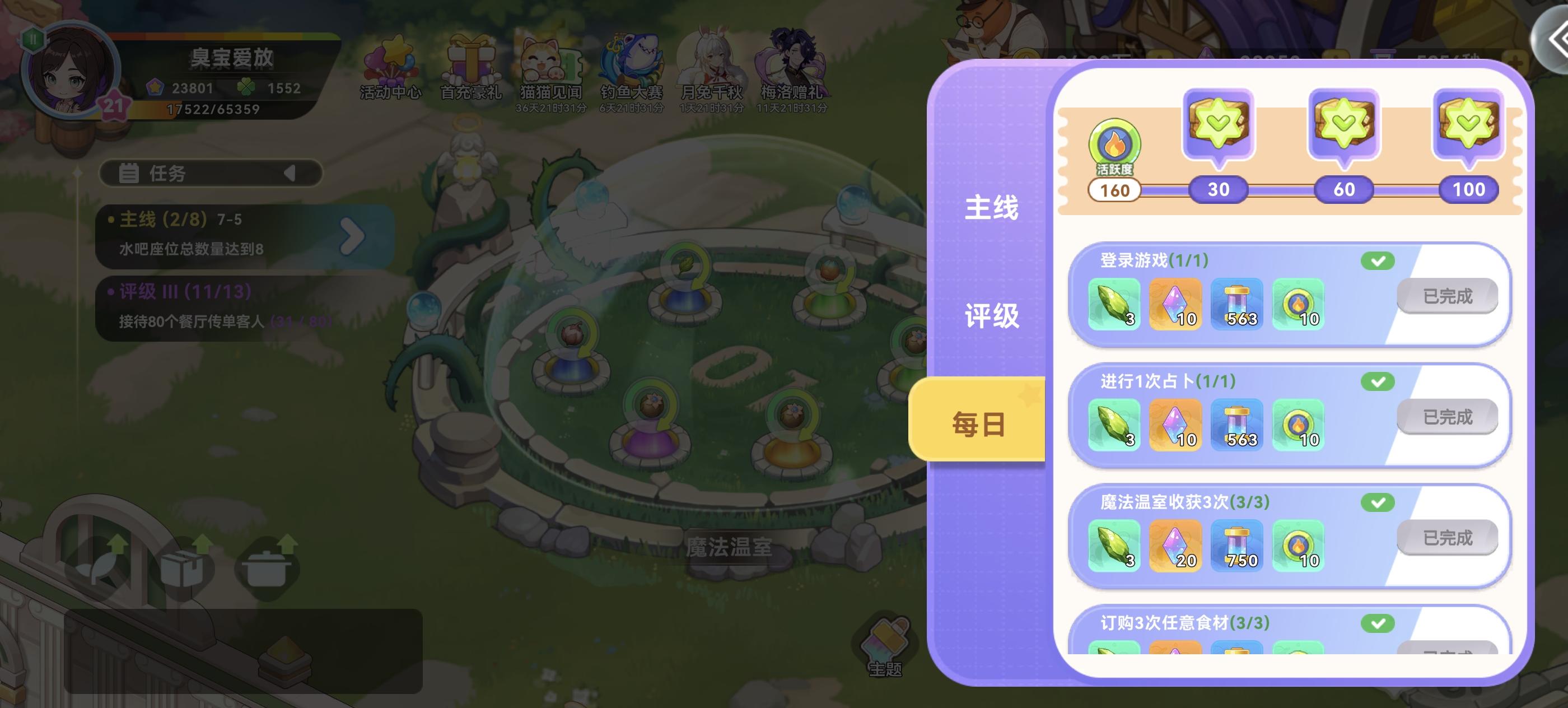1568x708 pixels.
Task: Claim the reward chest at 100 activity
Action: tap(1468, 124)
